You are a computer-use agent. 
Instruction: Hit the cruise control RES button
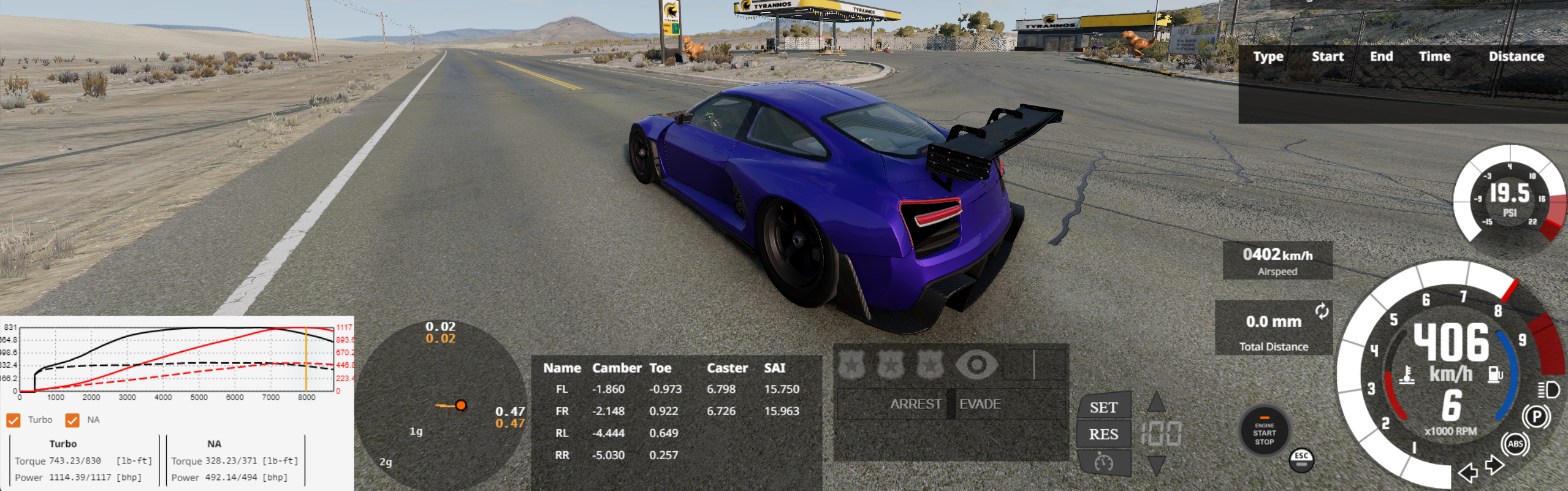(1103, 434)
